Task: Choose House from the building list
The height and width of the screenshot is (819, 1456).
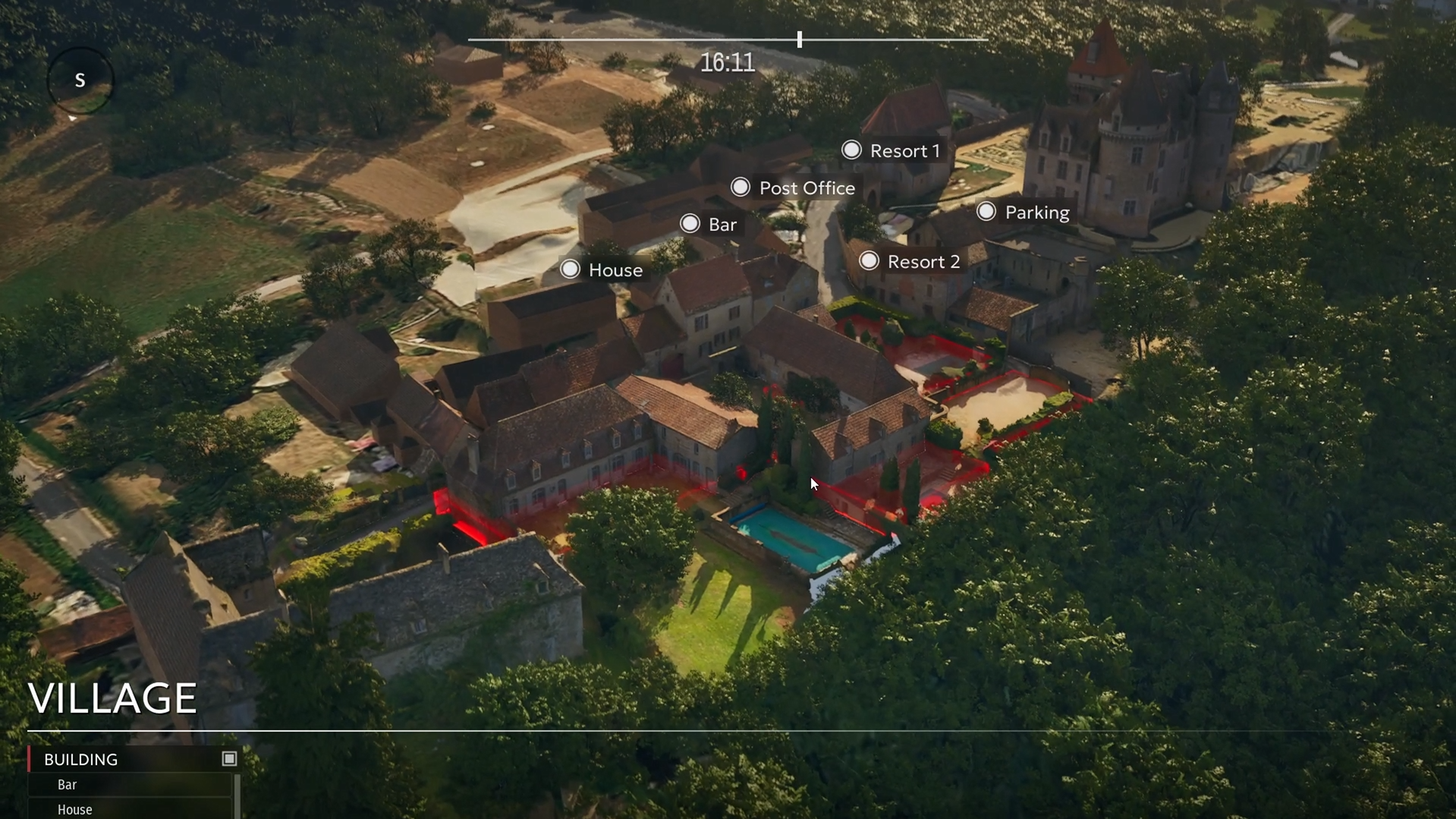Action: pos(75,810)
